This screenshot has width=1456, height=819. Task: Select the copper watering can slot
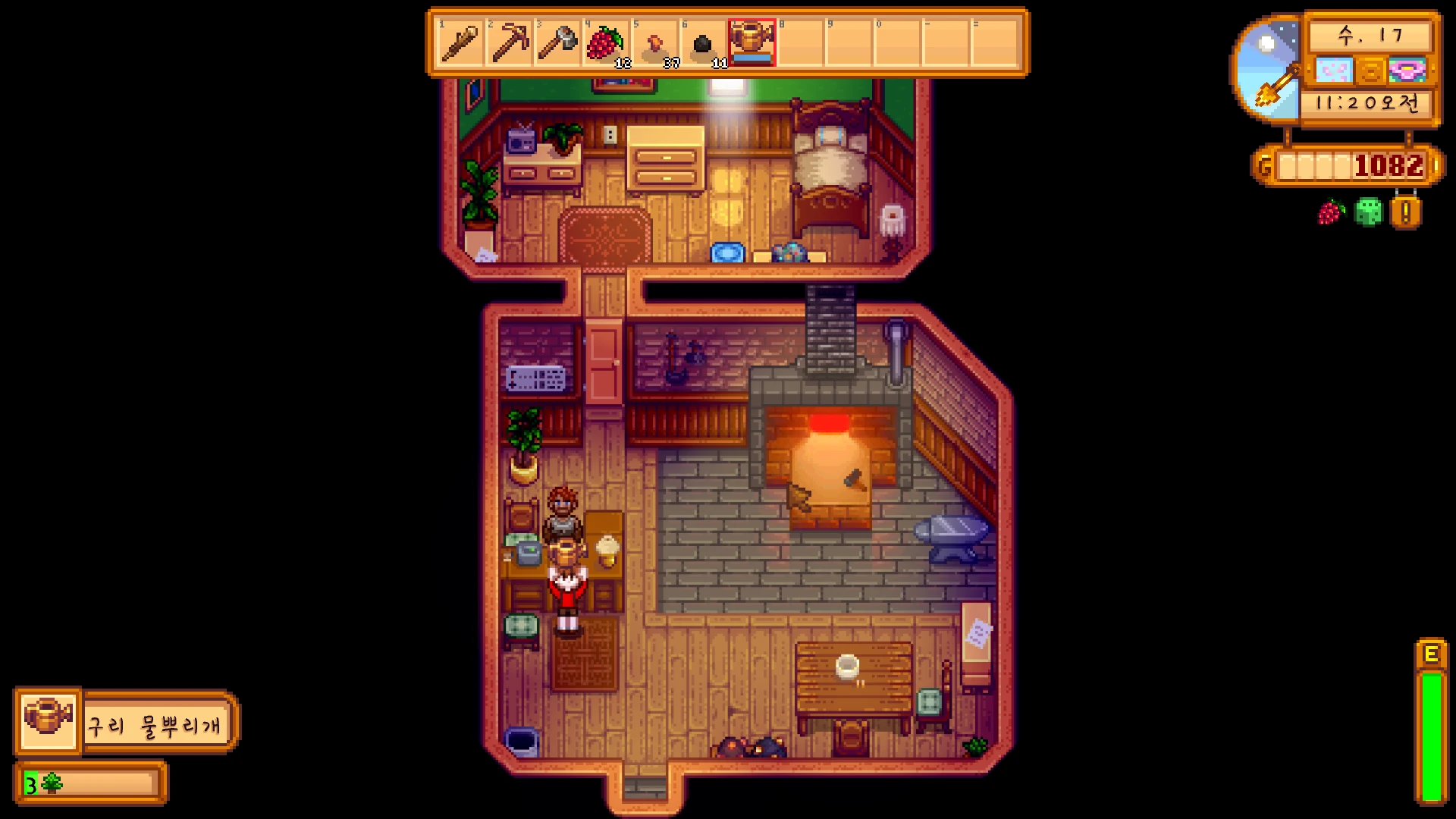tap(752, 43)
